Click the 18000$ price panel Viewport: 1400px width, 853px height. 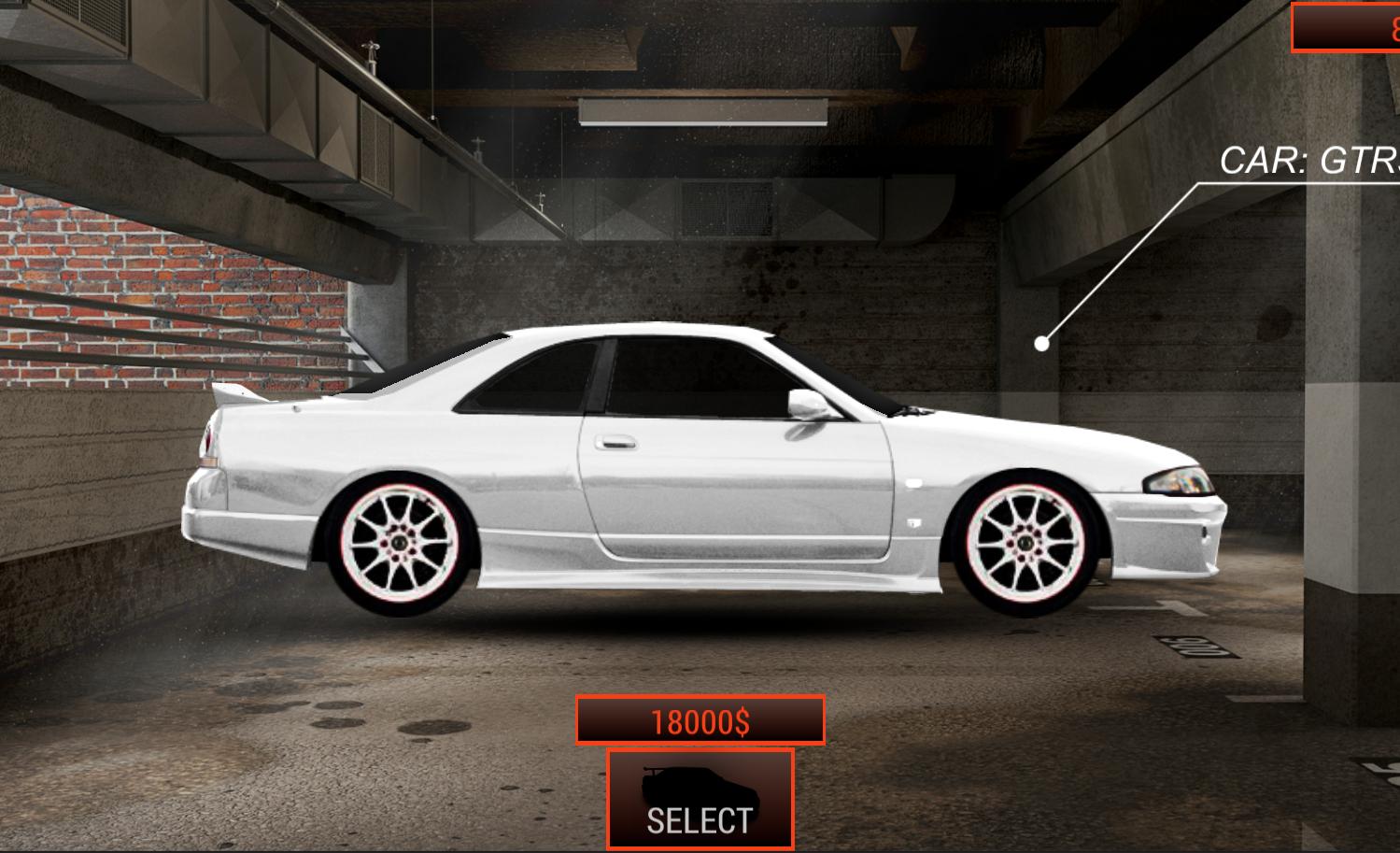(x=701, y=720)
